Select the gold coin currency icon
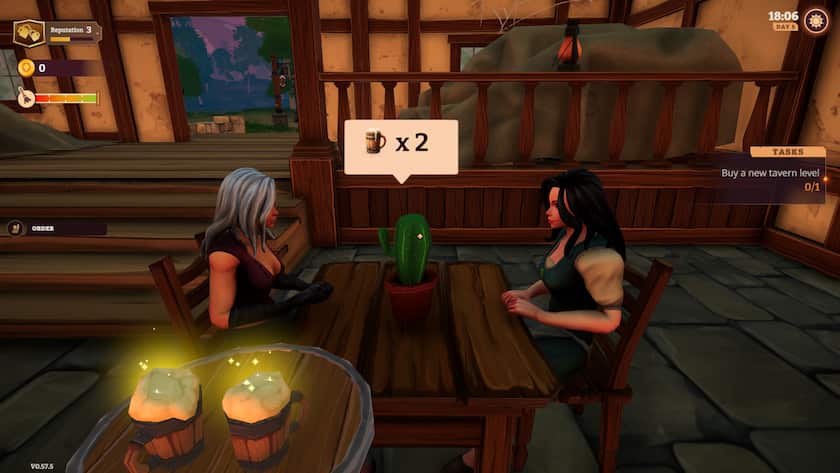Viewport: 840px width, 473px height. pos(25,68)
